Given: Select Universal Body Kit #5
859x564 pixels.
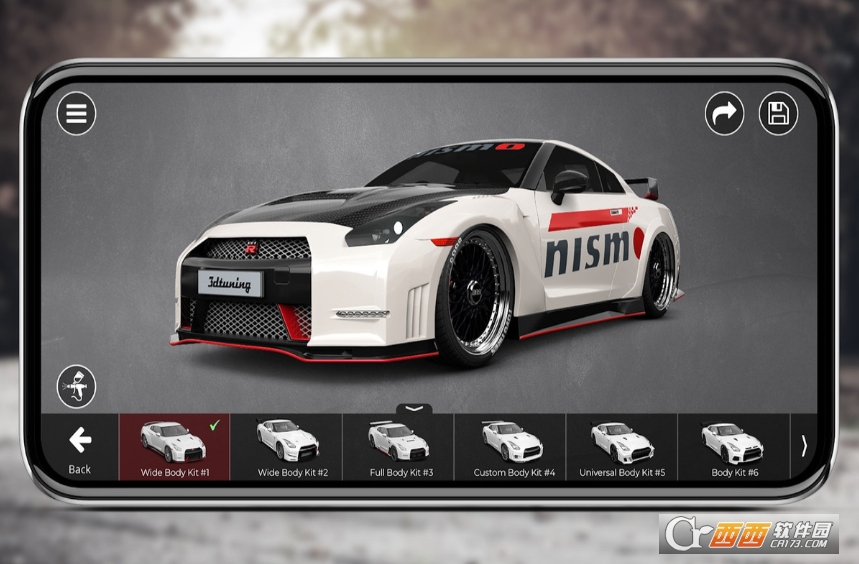Looking at the screenshot, I should 623,447.
